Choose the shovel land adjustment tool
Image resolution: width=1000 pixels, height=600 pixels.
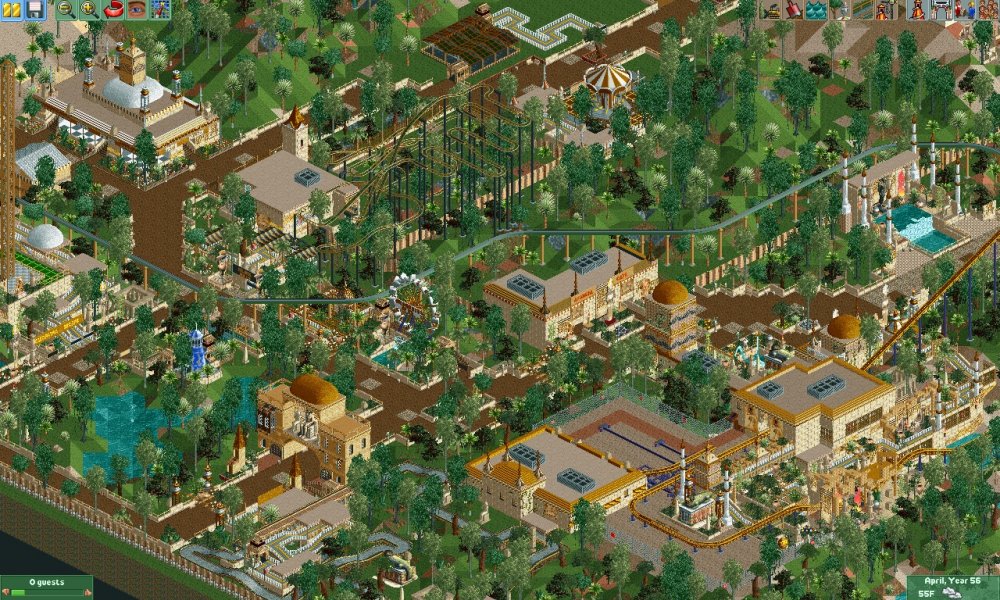pyautogui.click(x=793, y=9)
